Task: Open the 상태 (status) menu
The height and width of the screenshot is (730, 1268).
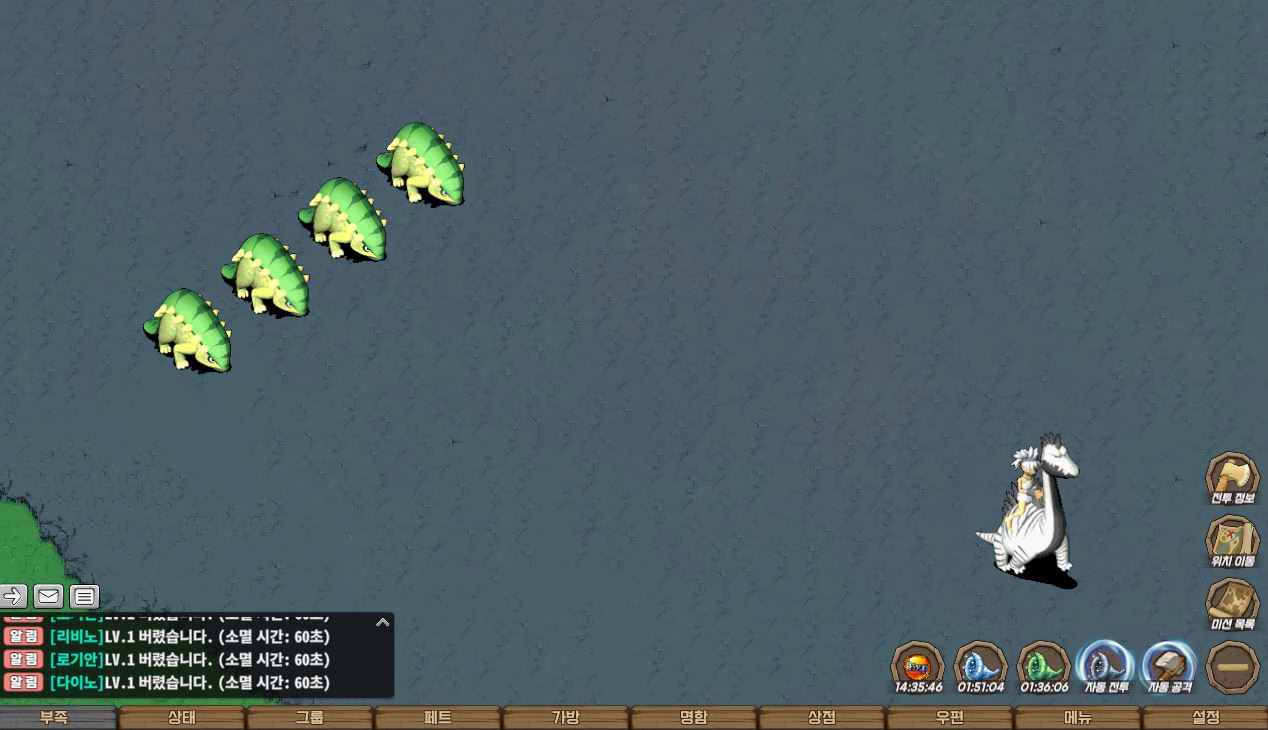Action: coord(182,718)
